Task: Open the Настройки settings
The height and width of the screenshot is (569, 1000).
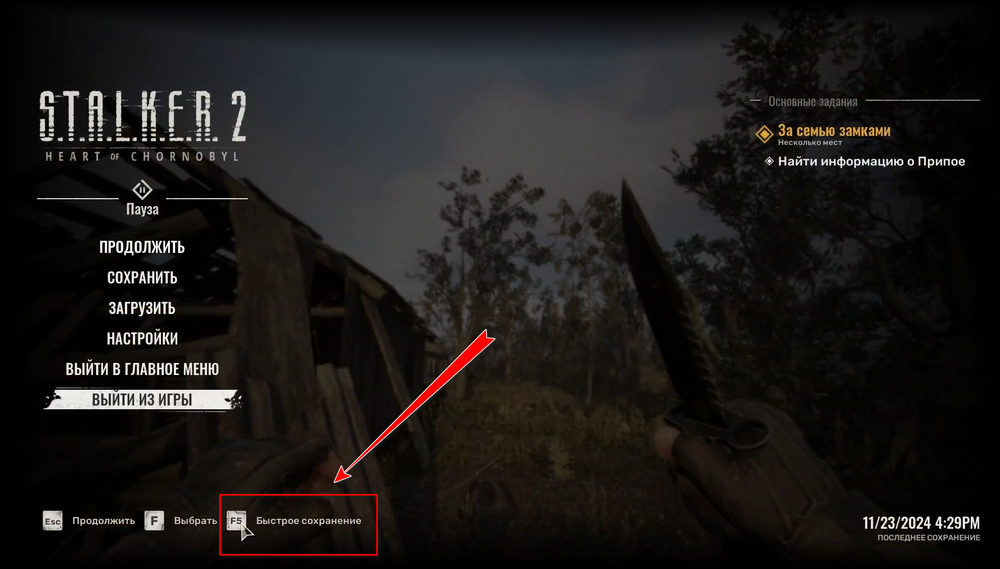Action: click(x=142, y=339)
